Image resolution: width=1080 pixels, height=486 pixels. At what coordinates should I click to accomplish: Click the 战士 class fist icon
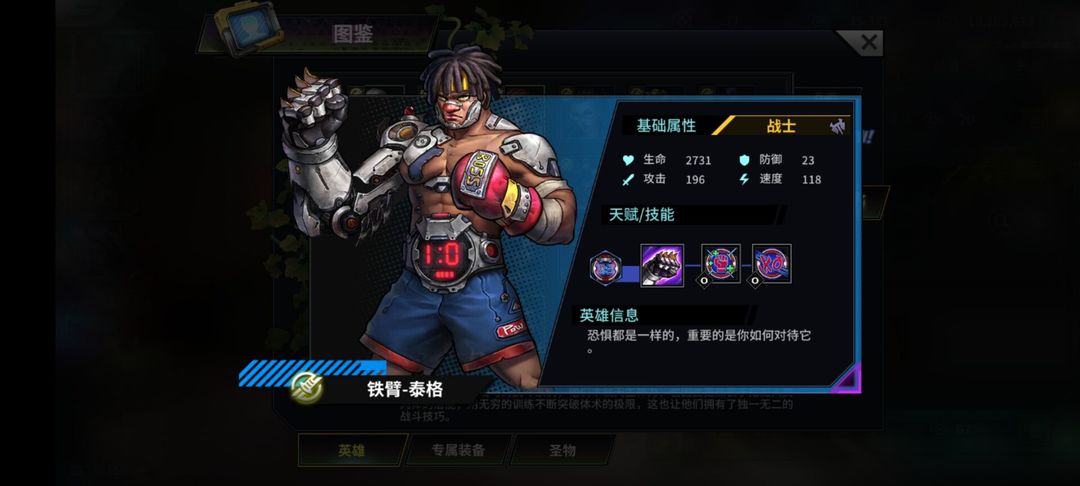(x=837, y=126)
